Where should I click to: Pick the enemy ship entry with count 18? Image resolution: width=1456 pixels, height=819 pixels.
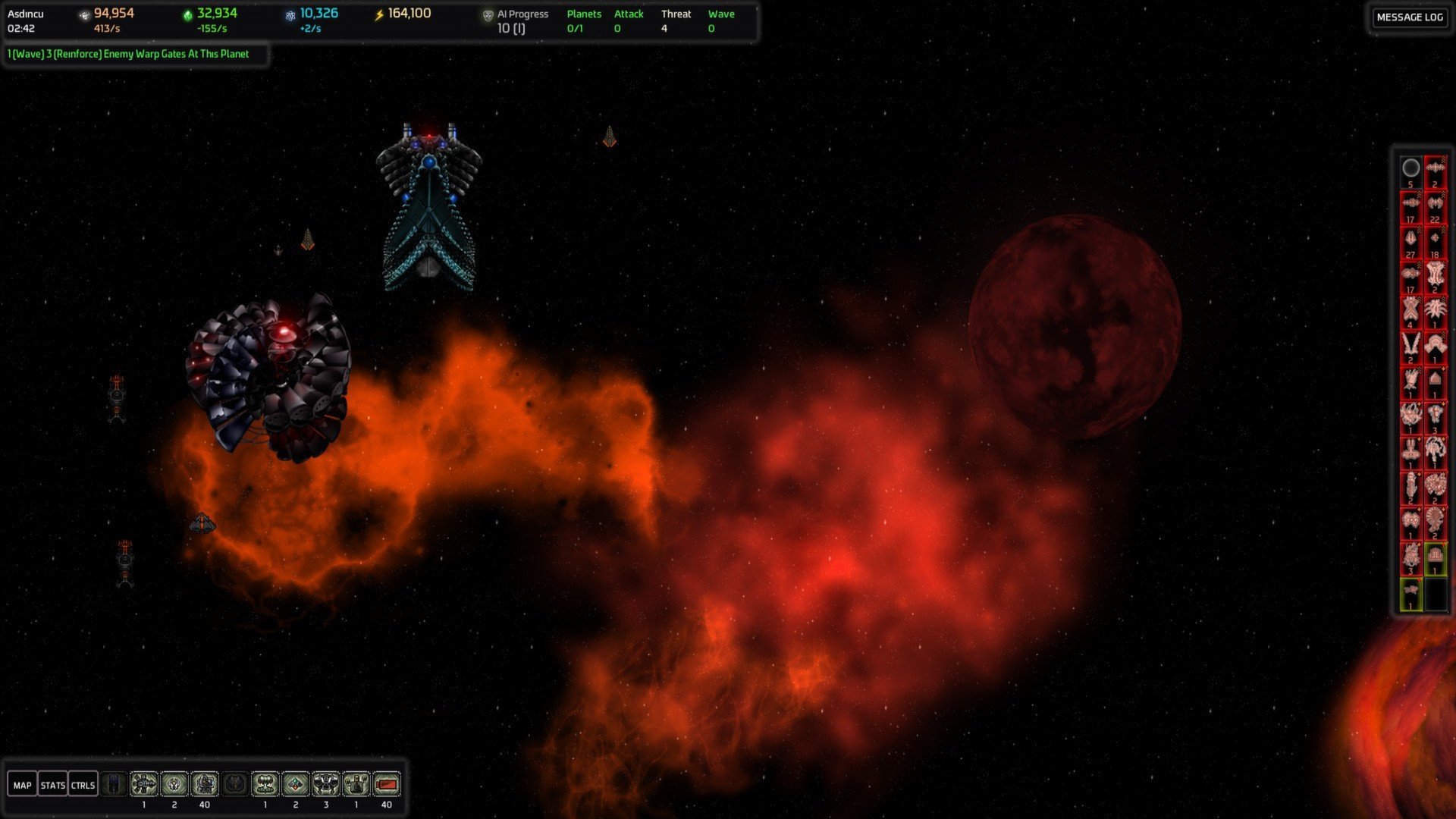tap(1435, 242)
